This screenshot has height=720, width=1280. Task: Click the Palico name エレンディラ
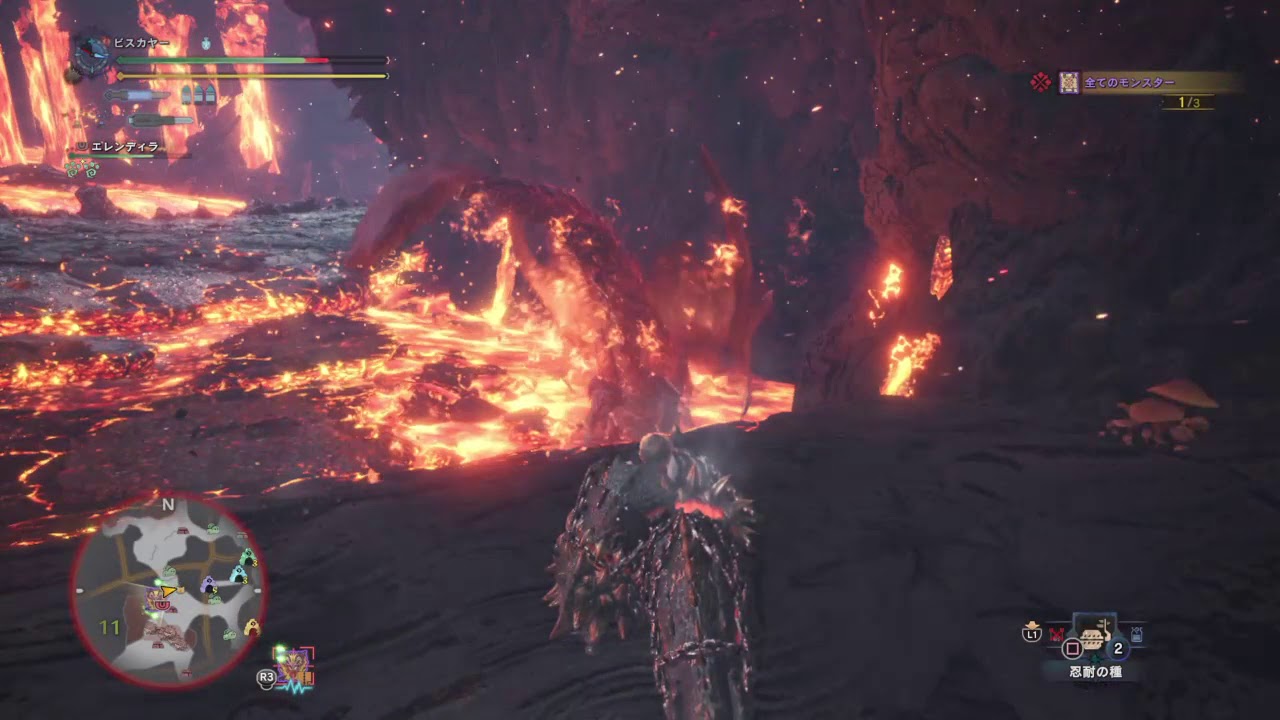tap(125, 146)
